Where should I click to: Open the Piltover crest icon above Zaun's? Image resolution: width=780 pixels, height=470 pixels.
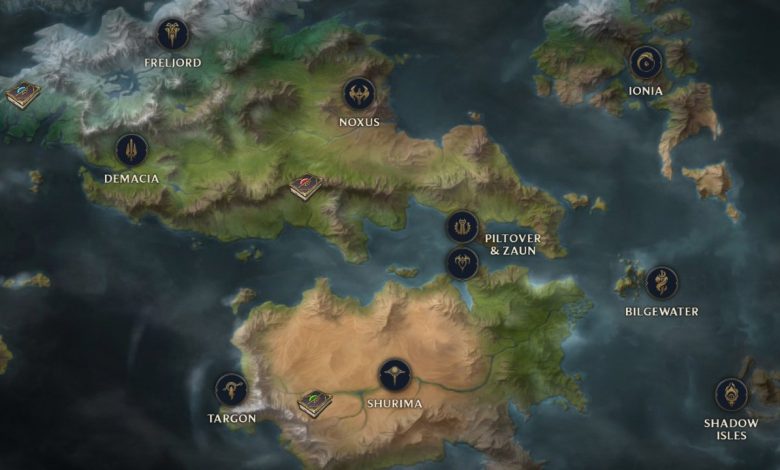[461, 227]
